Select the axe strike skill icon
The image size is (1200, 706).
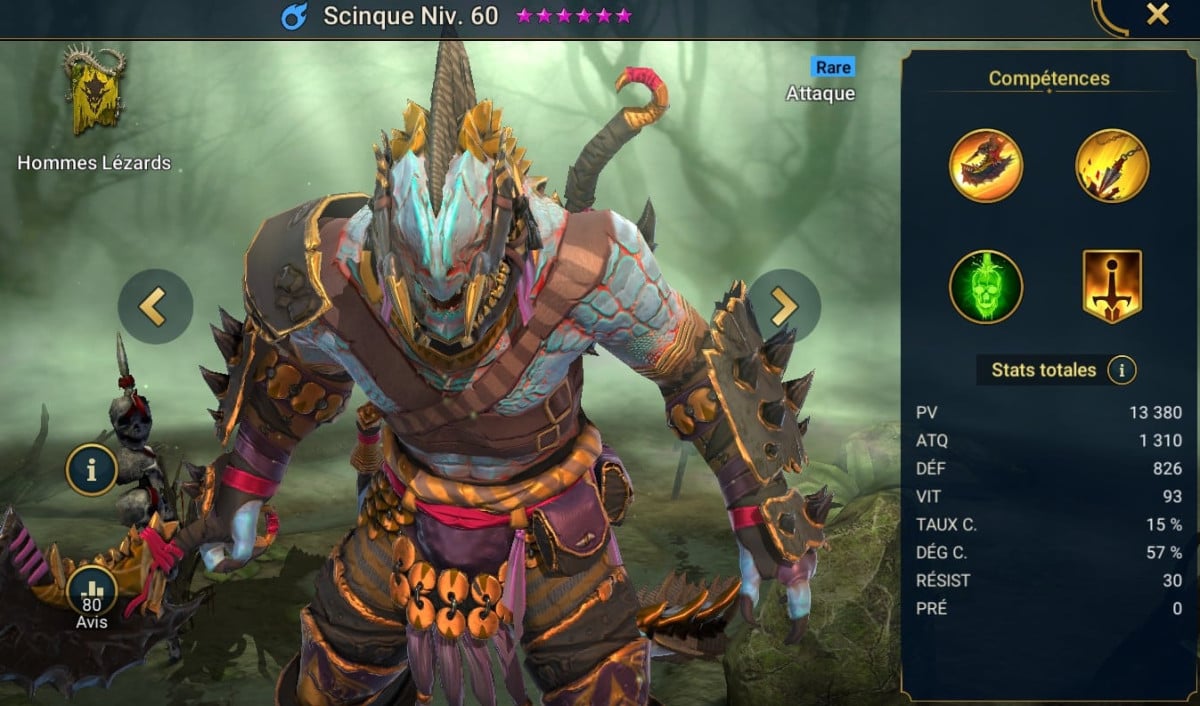(x=985, y=166)
